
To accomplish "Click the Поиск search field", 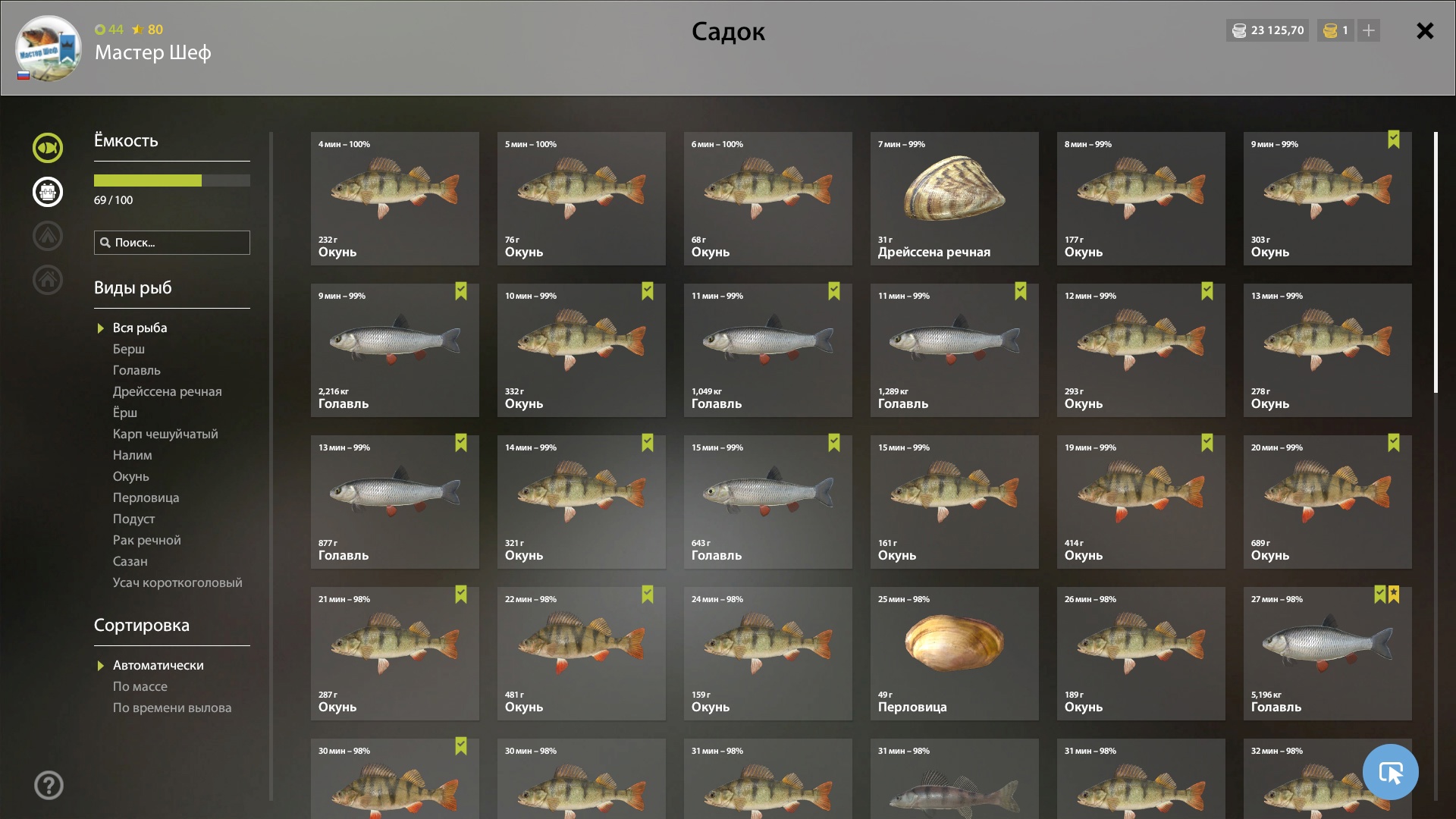I will (172, 243).
